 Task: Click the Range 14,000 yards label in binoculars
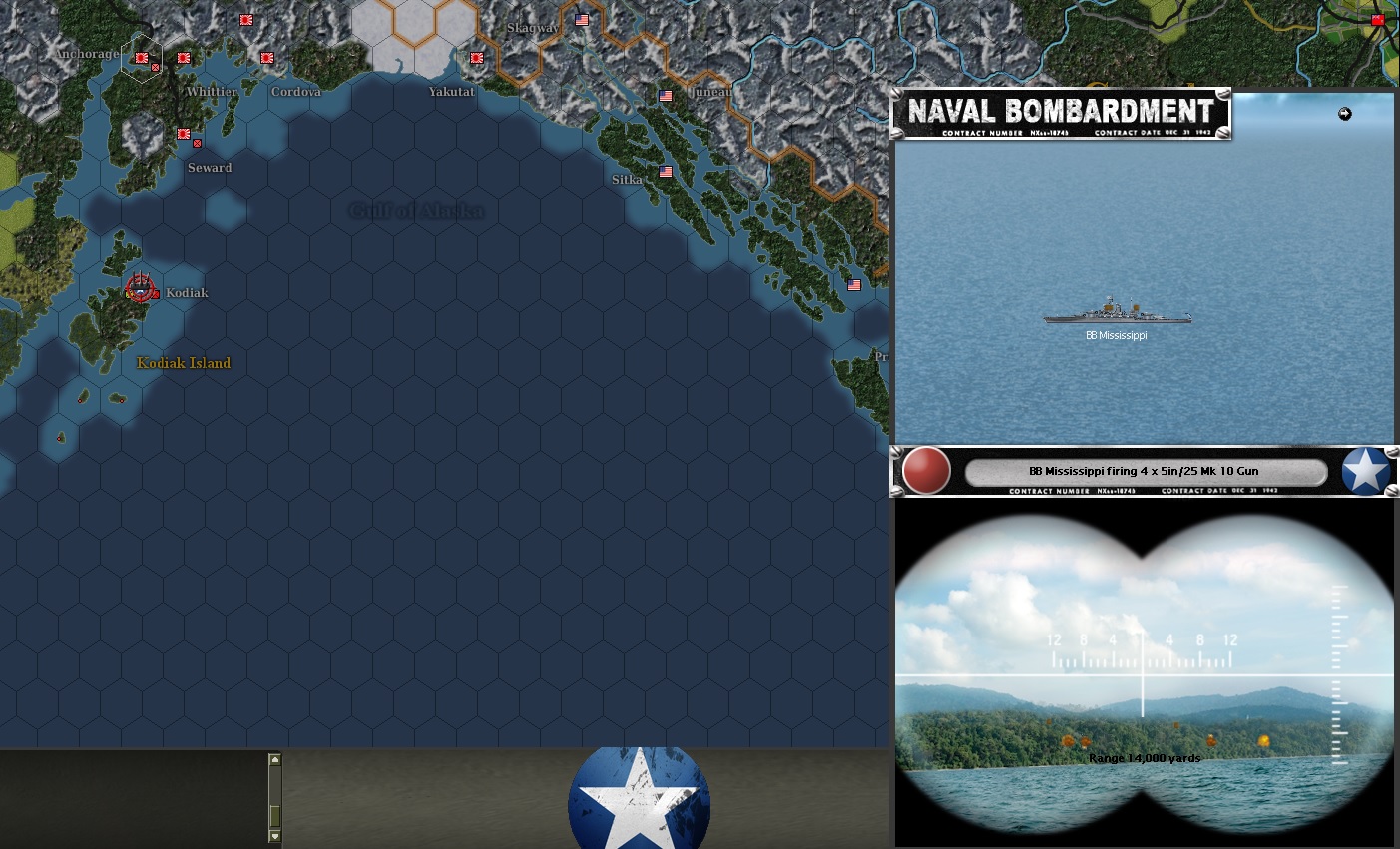(x=1146, y=758)
